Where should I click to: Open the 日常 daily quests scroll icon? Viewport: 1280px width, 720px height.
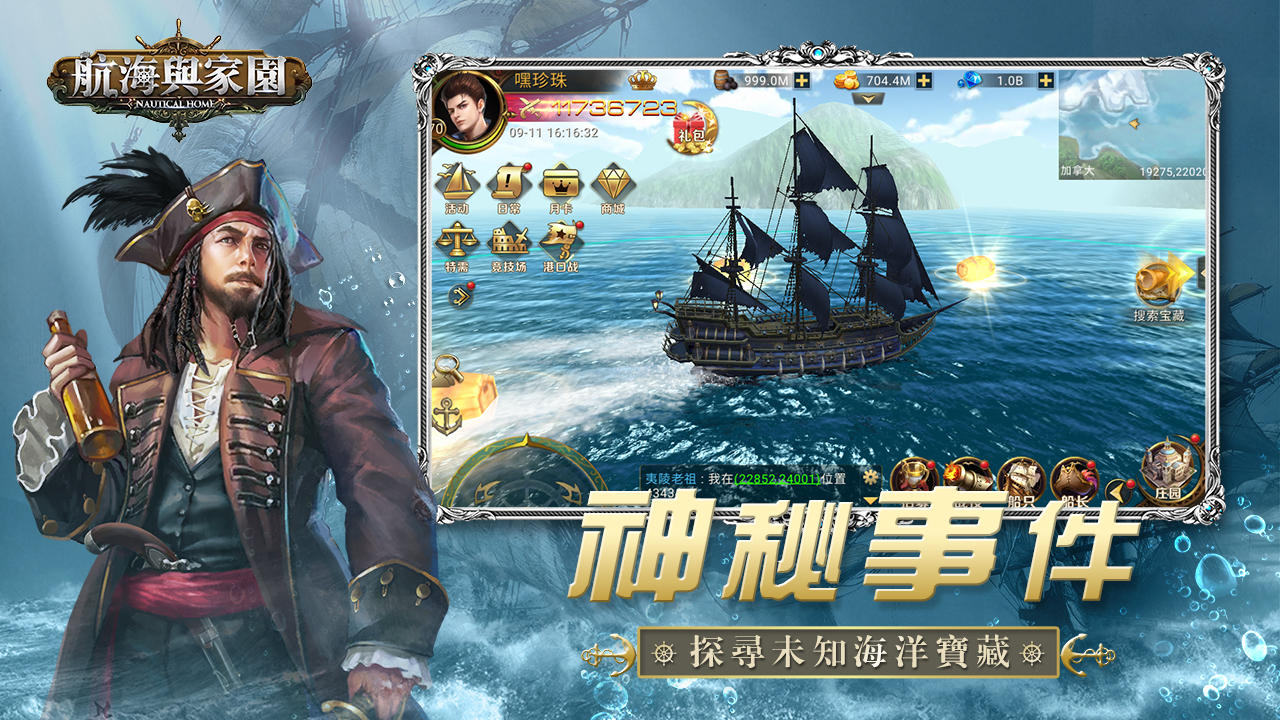tap(507, 183)
